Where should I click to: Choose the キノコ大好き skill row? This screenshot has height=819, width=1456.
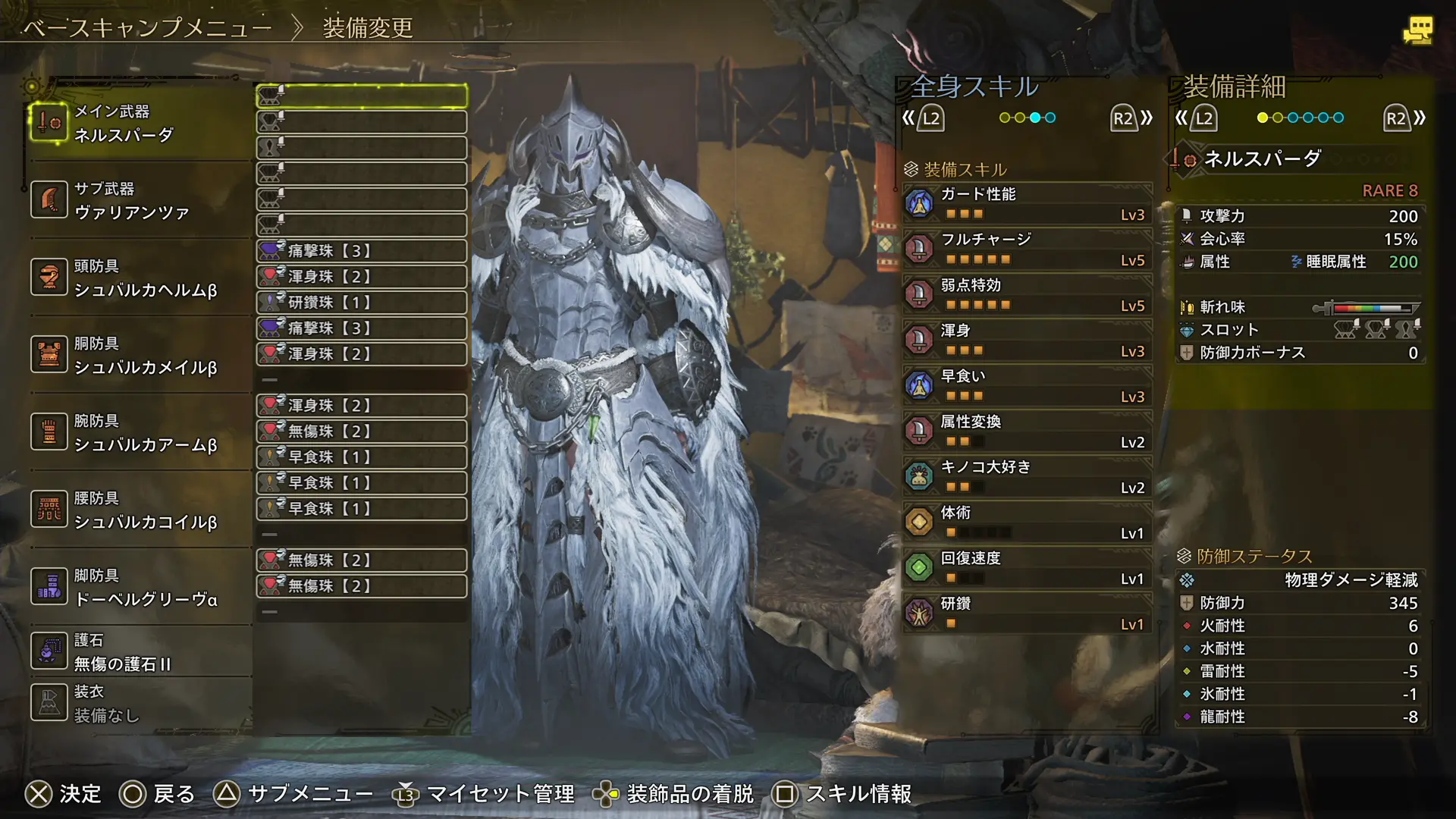[1027, 476]
